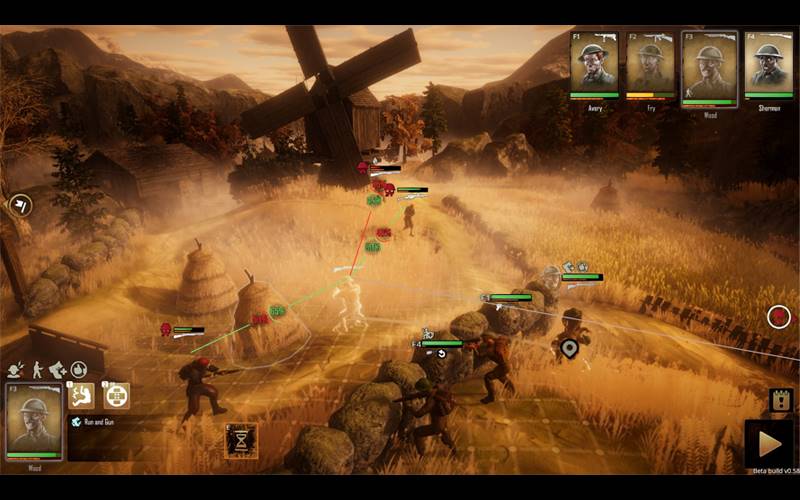Choose the walking soldier stance icon
The image size is (800, 500).
(x=37, y=369)
